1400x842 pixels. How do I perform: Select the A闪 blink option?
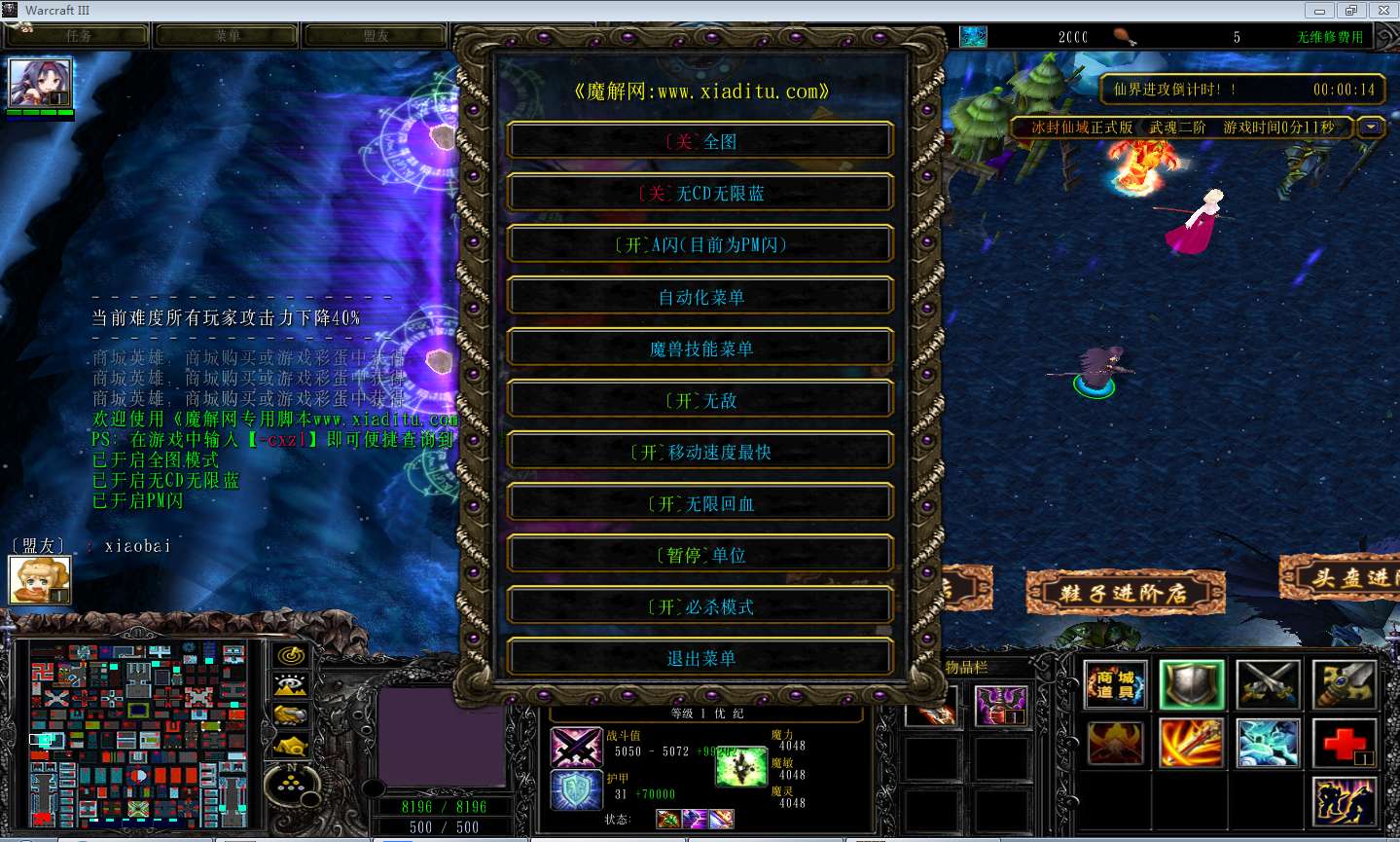(700, 244)
